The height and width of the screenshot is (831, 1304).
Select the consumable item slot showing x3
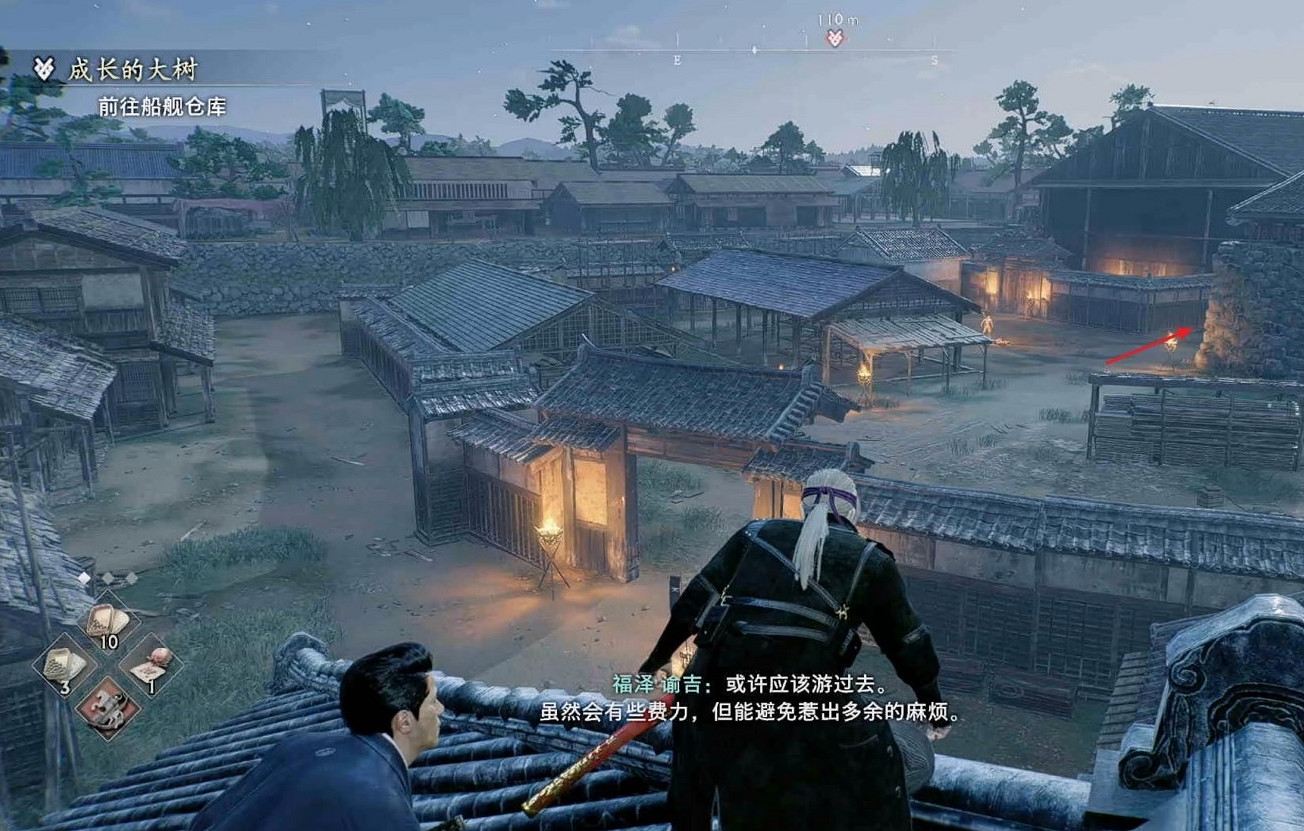coord(68,668)
